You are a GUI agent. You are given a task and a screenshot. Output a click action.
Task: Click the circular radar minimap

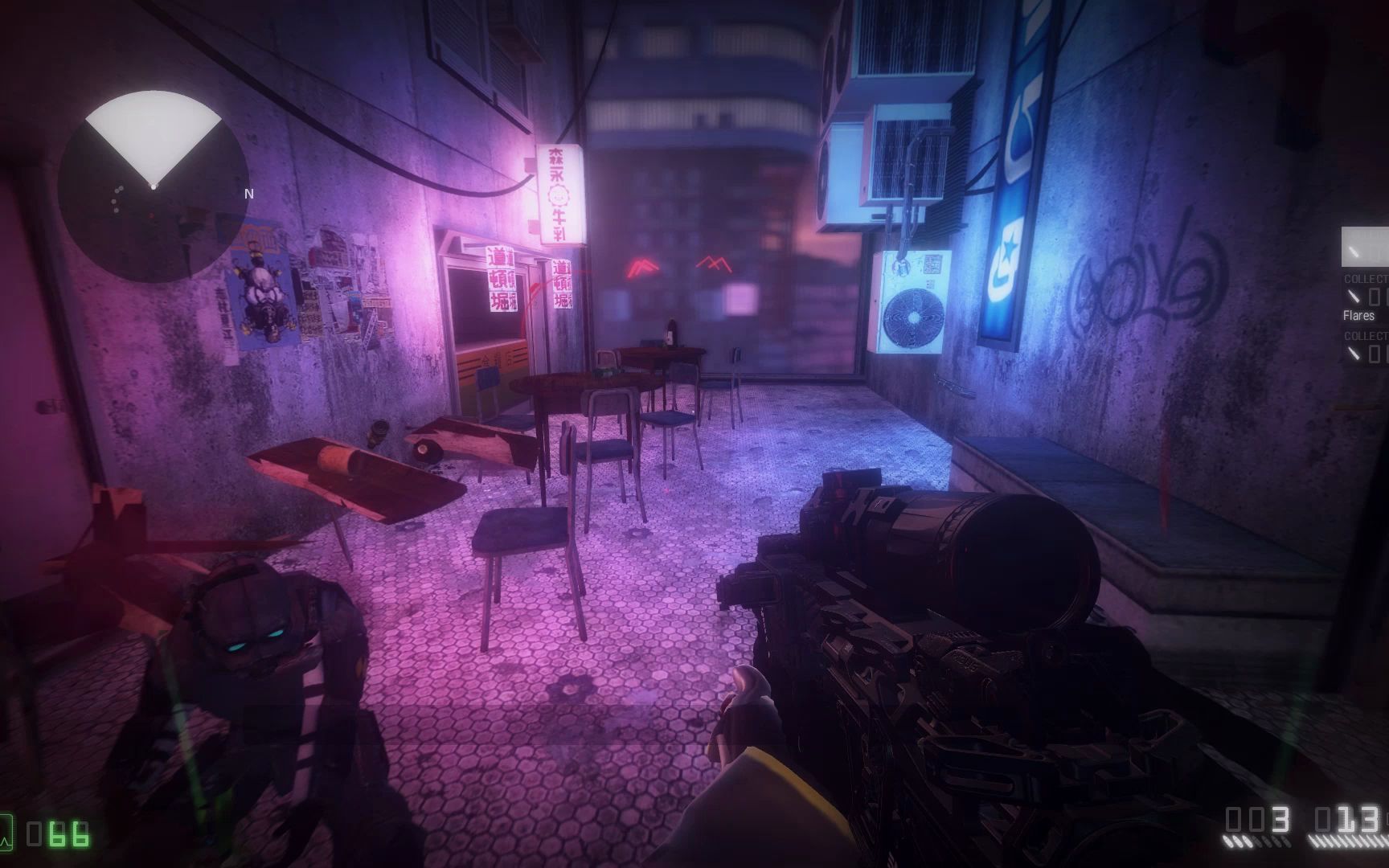coord(153,187)
